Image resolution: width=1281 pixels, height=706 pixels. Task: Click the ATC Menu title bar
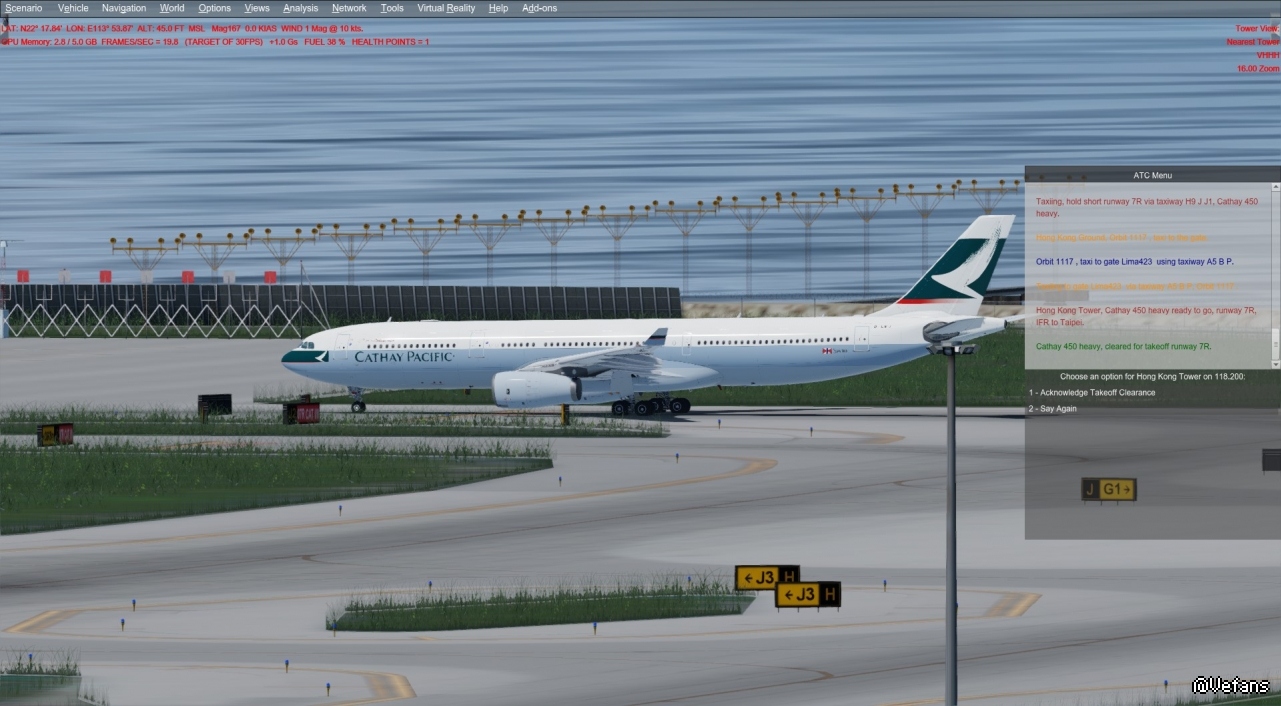pos(1152,175)
